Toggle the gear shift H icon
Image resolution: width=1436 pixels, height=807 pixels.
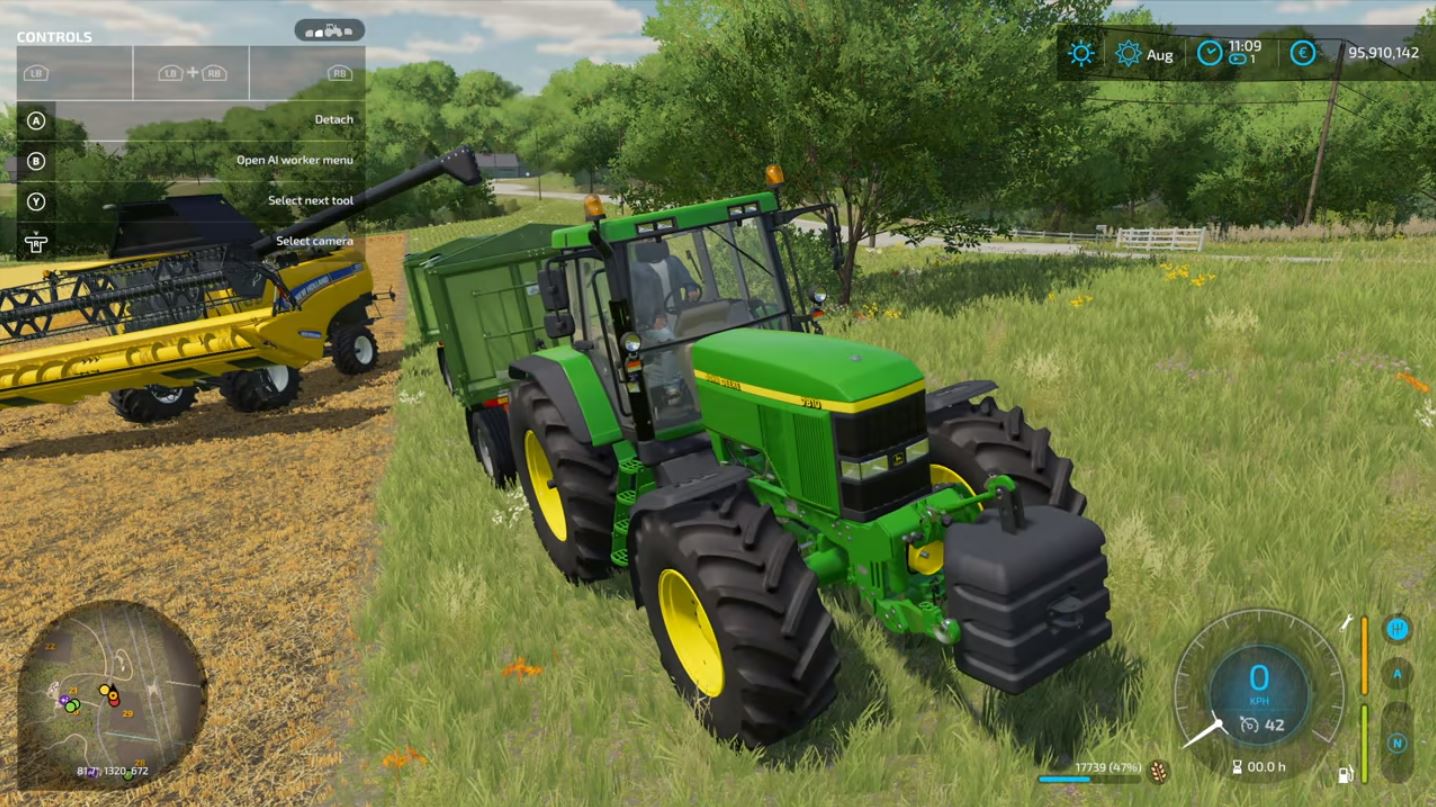1397,629
